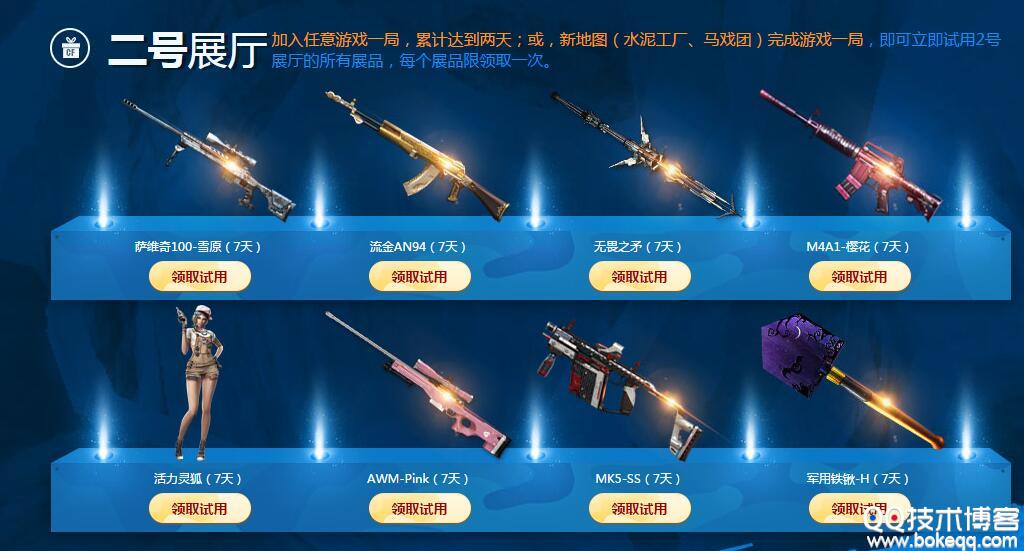Claim the 活力灵狐 character trial
This screenshot has width=1024, height=551.
click(x=199, y=509)
